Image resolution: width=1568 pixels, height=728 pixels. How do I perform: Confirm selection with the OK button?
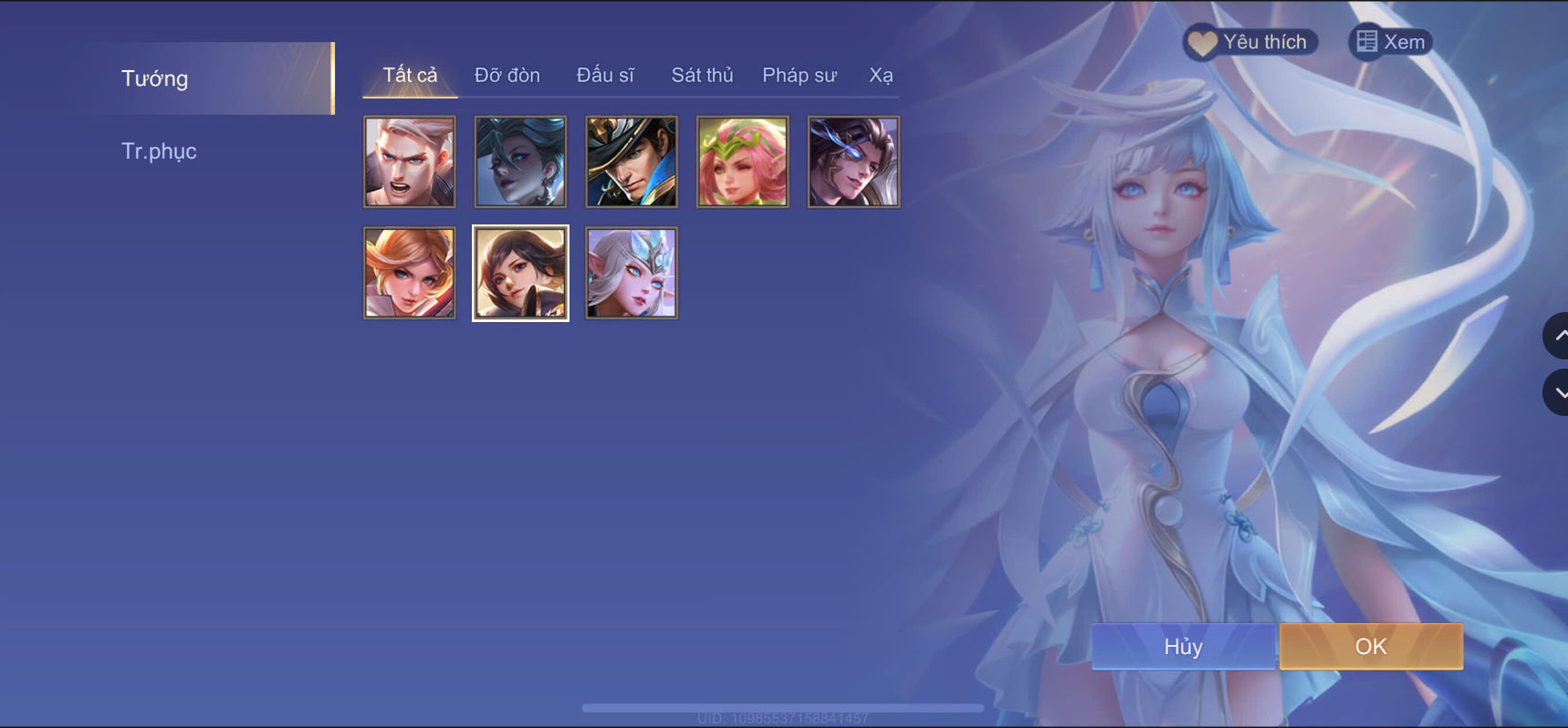click(1370, 646)
